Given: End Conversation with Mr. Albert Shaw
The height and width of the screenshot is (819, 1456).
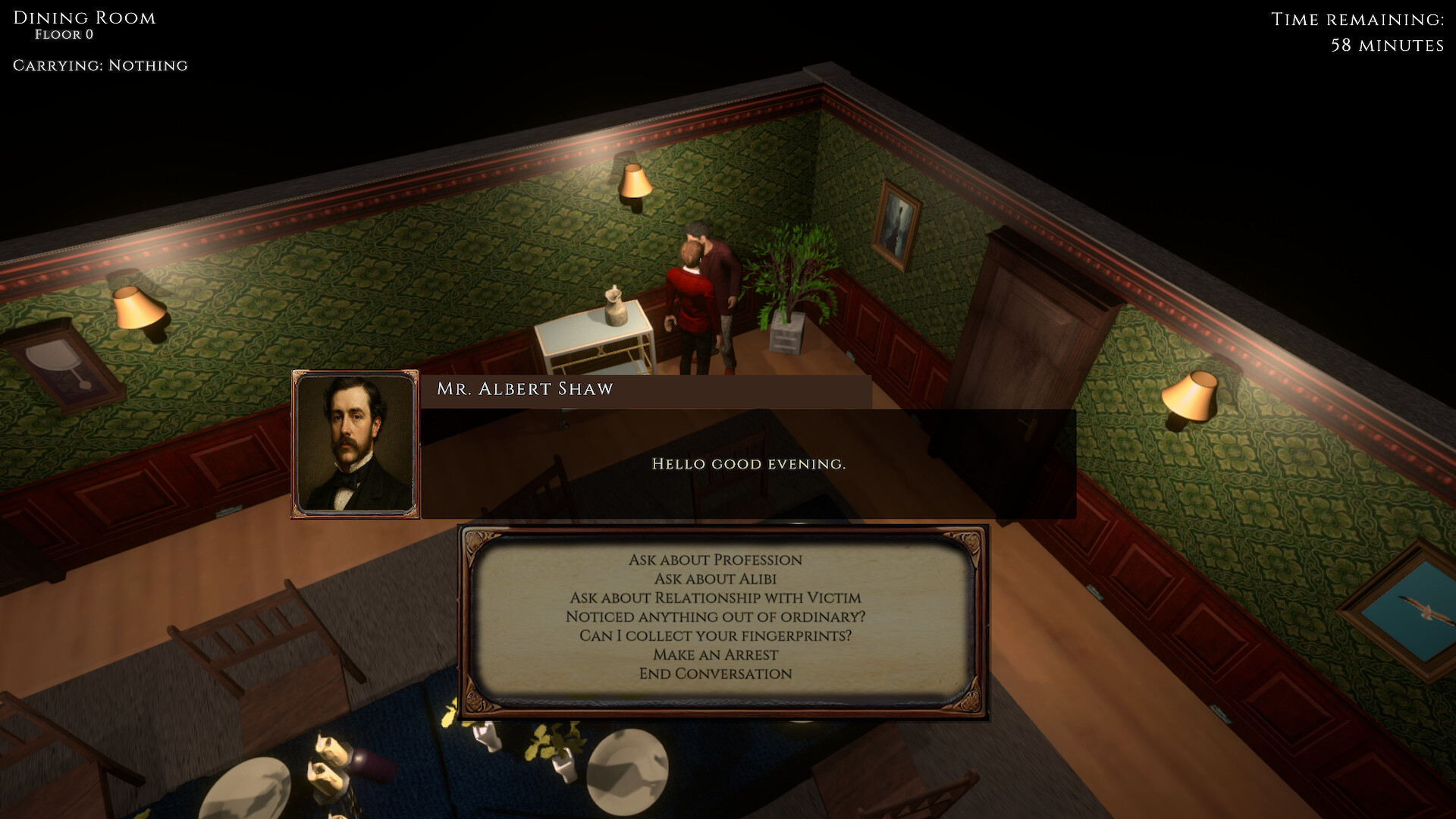Looking at the screenshot, I should [x=716, y=673].
